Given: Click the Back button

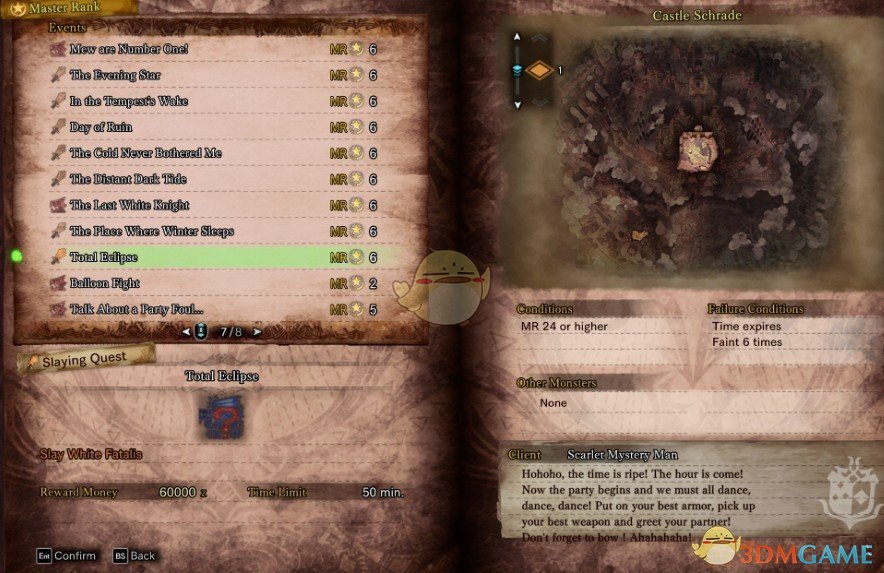Looking at the screenshot, I should click(x=134, y=555).
